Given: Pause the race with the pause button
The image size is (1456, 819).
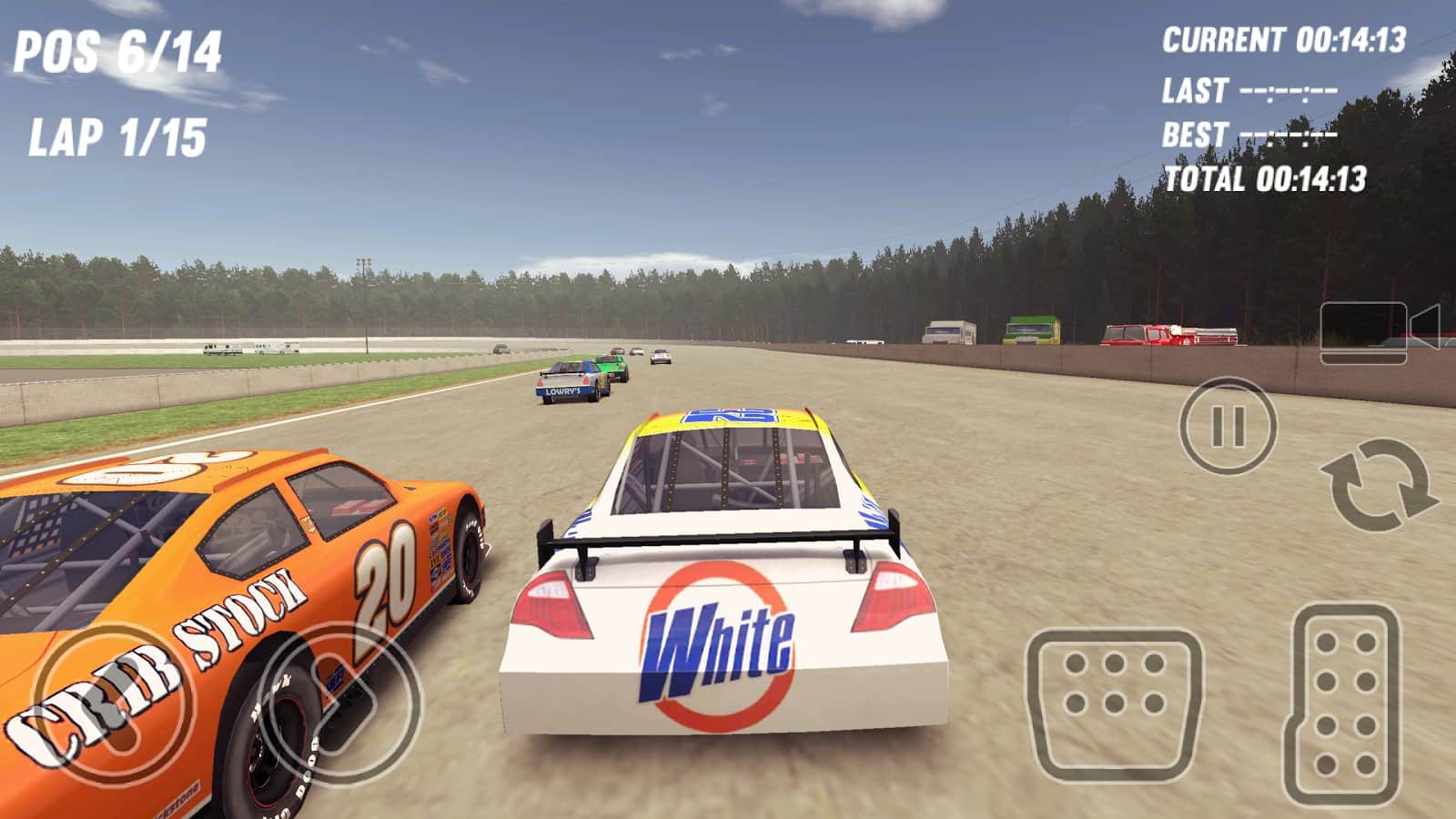Looking at the screenshot, I should [x=1228, y=426].
